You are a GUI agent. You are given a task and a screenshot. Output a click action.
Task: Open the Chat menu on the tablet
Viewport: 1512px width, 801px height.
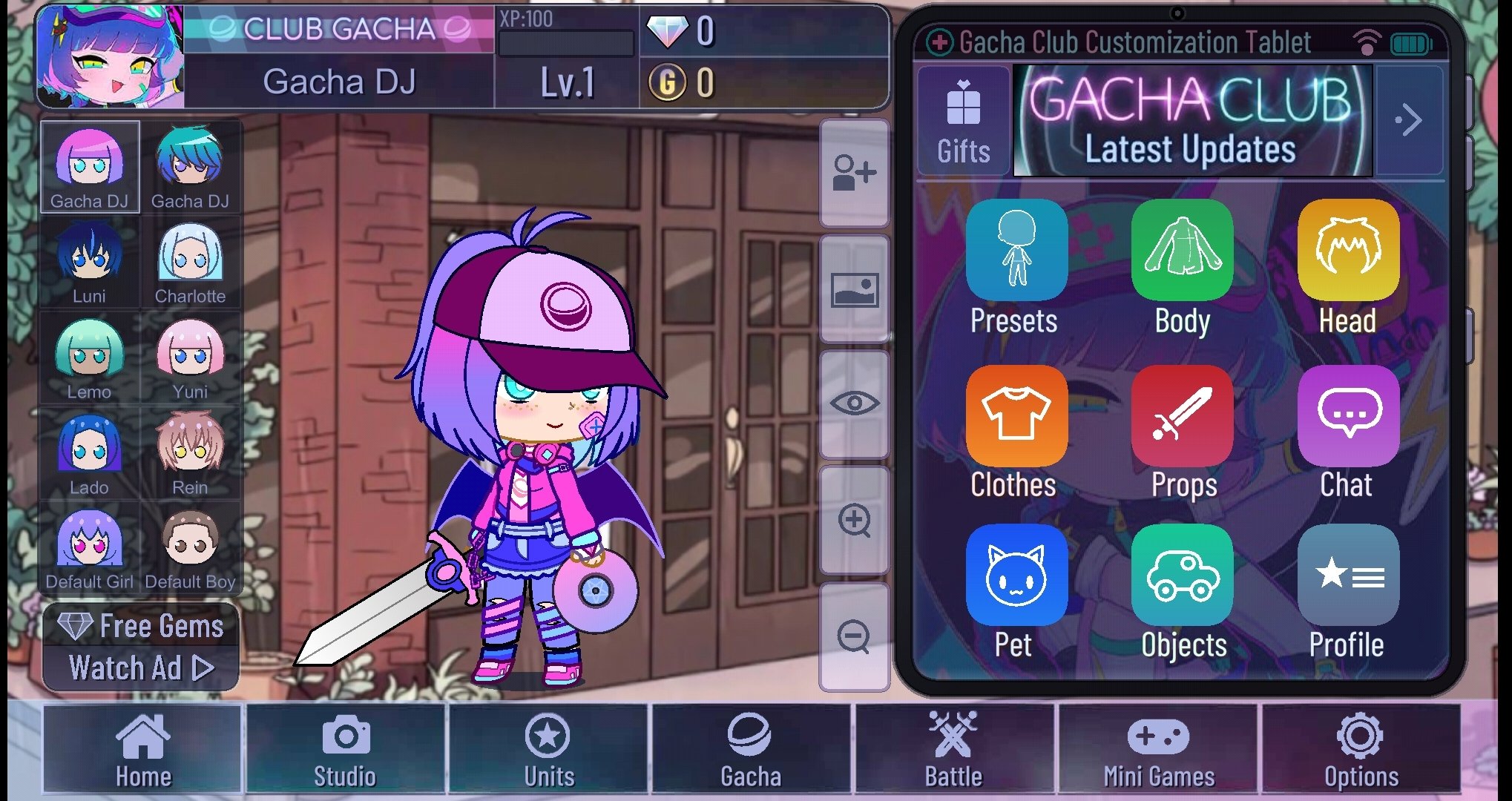[1348, 415]
